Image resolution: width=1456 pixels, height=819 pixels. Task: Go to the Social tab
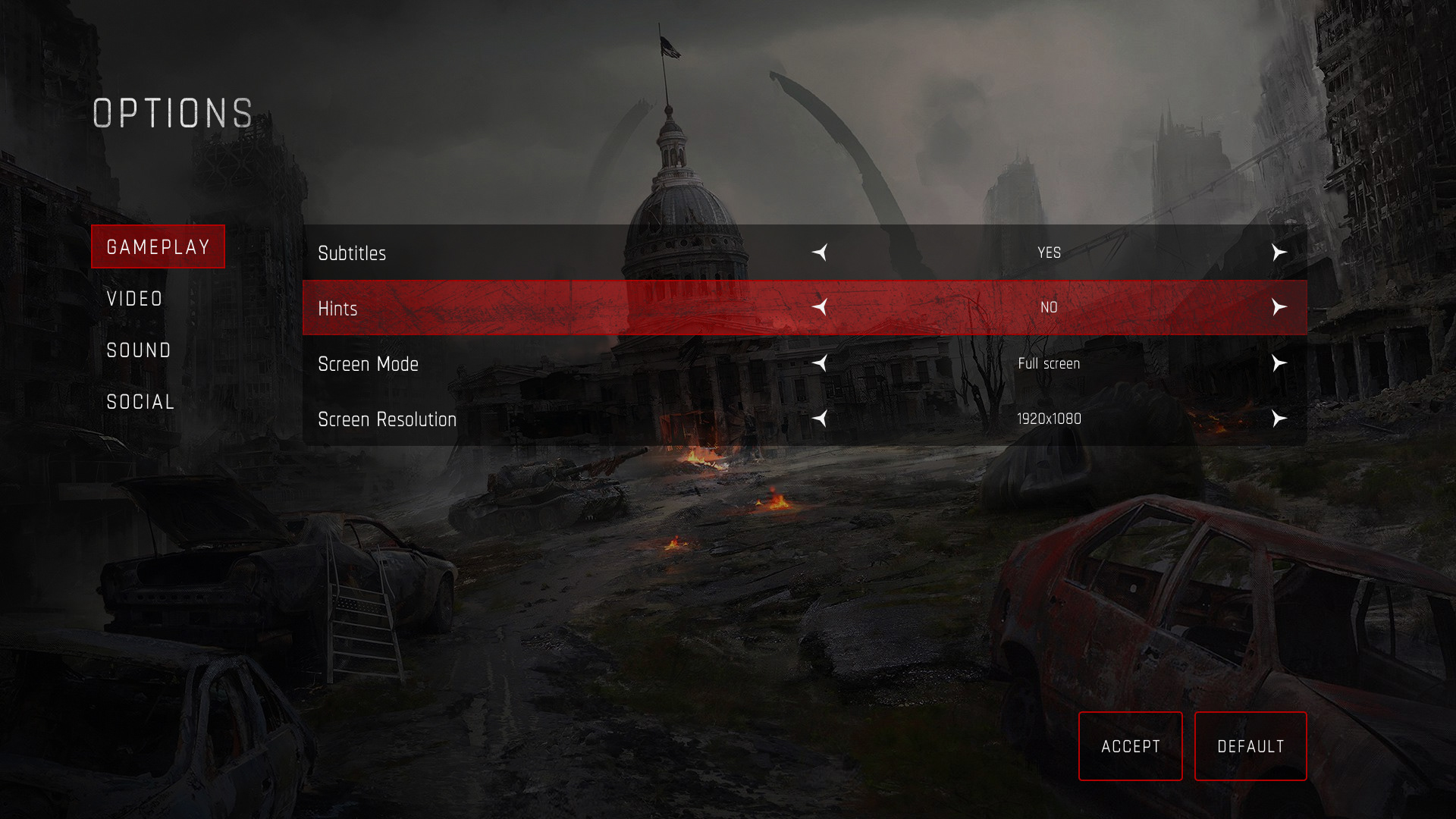click(x=140, y=402)
